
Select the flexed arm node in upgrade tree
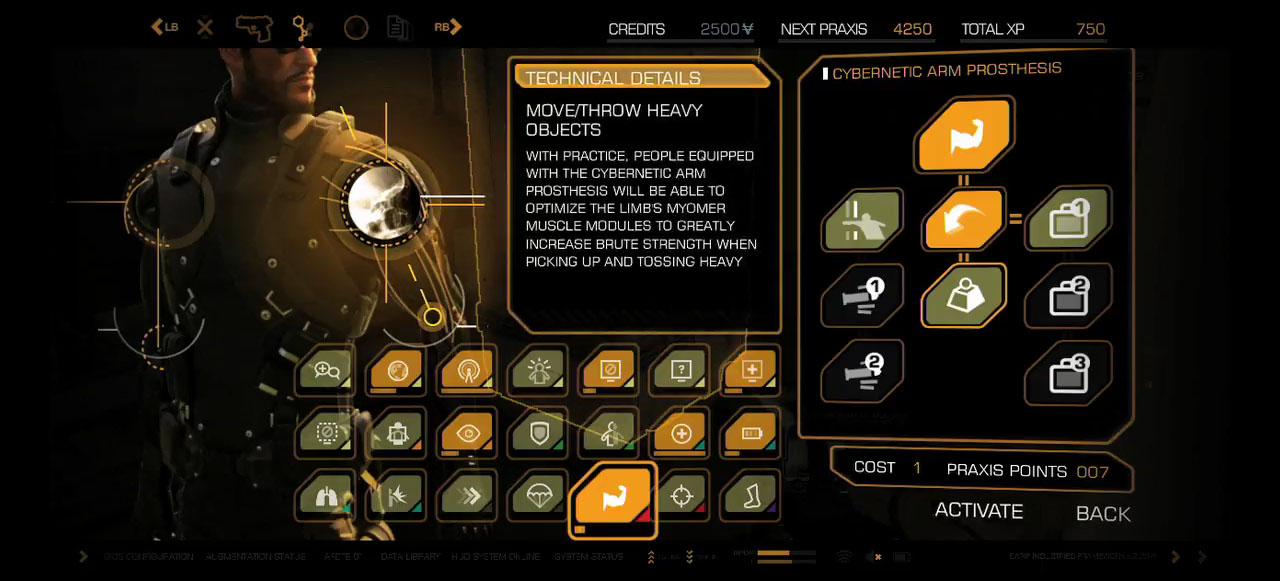pos(964,136)
